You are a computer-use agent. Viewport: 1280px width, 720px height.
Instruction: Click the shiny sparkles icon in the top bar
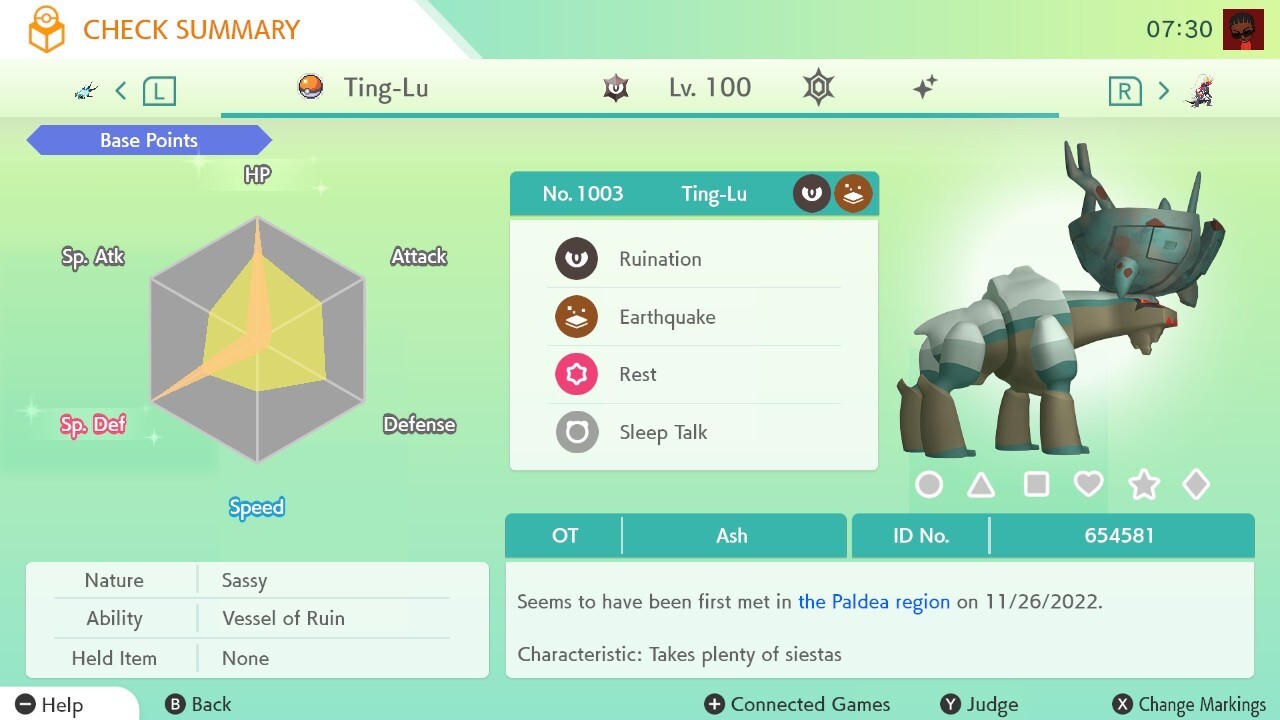(925, 87)
